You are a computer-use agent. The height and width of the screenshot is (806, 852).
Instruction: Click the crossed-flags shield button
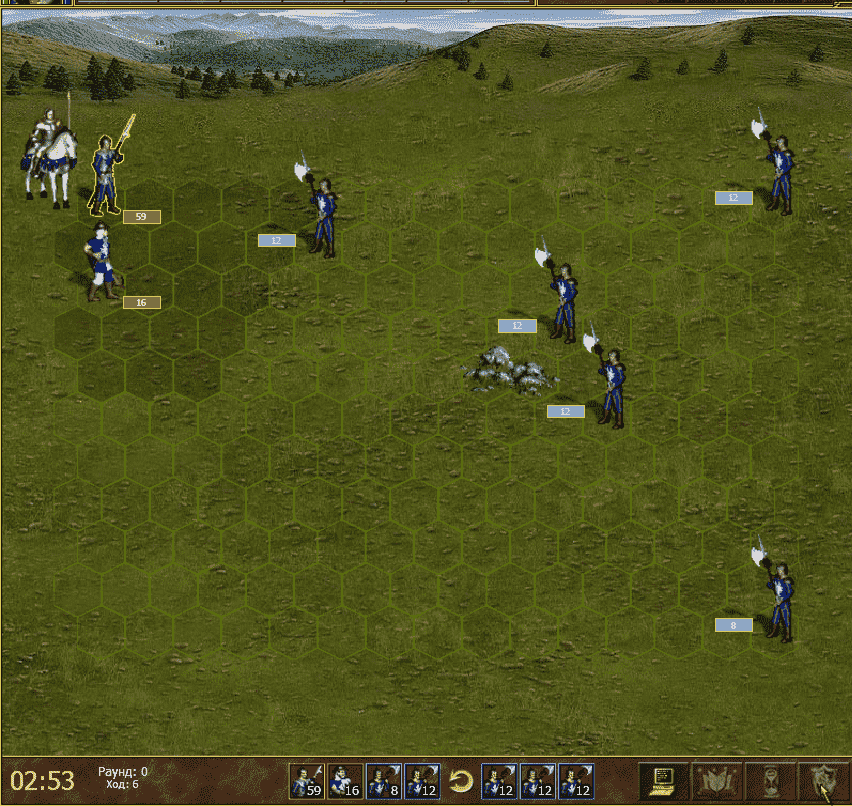point(717,779)
